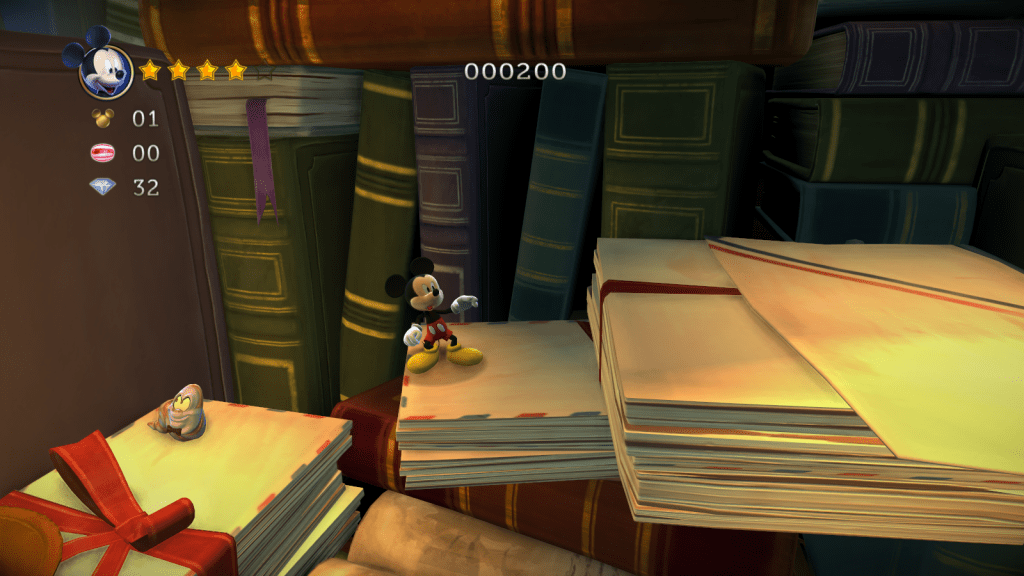
Task: Click Mickey's portrait in the HUD
Action: click(x=102, y=69)
